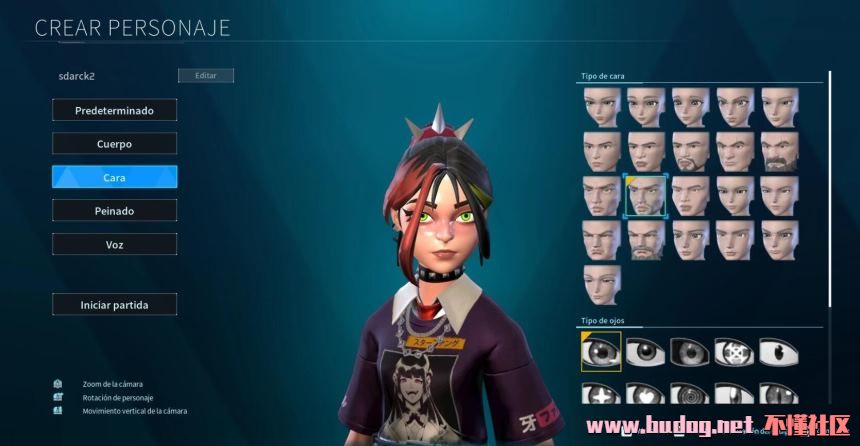Start the game with Iniciar partida

point(114,304)
